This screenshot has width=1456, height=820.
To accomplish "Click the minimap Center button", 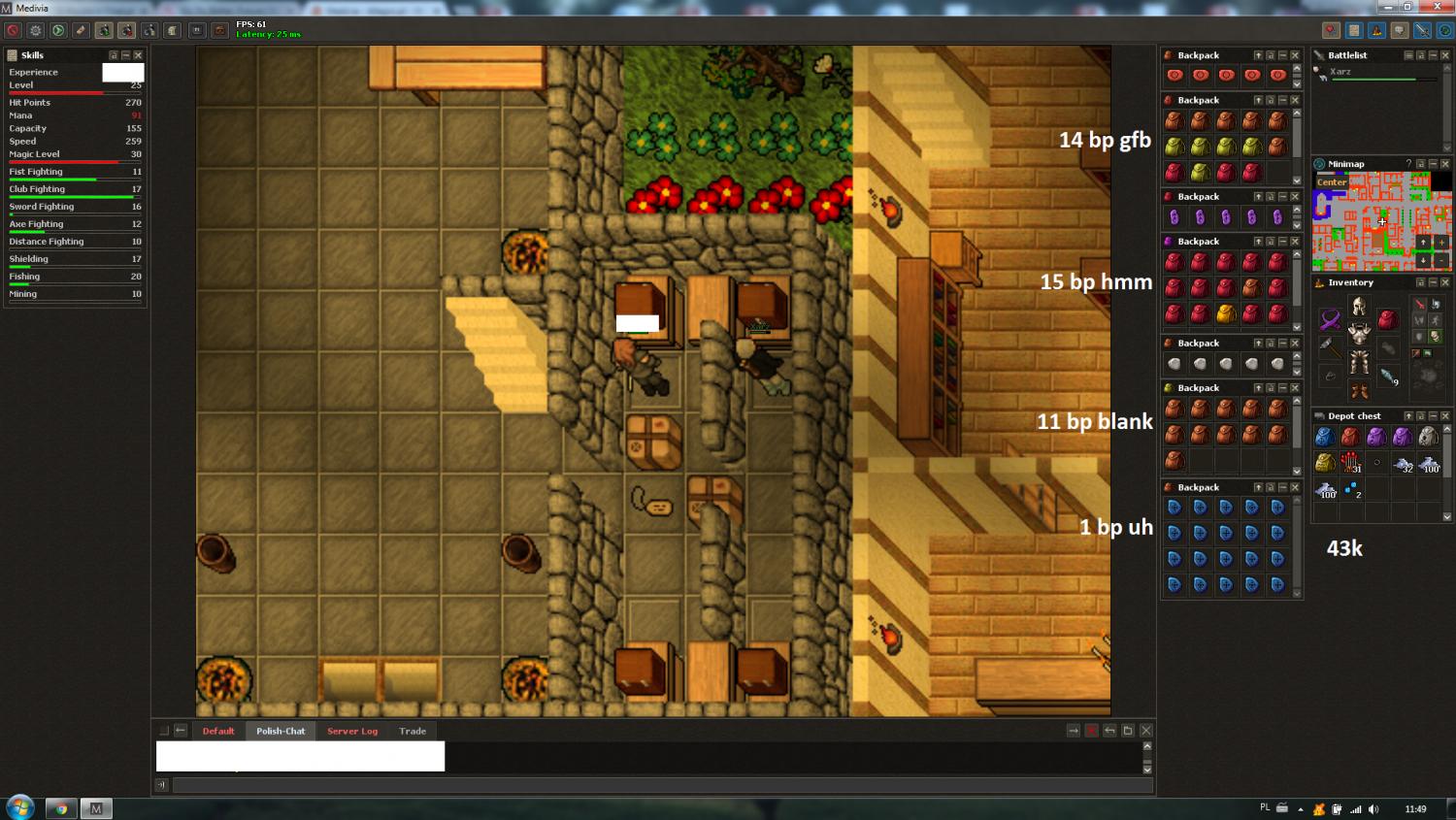I will coord(1332,182).
